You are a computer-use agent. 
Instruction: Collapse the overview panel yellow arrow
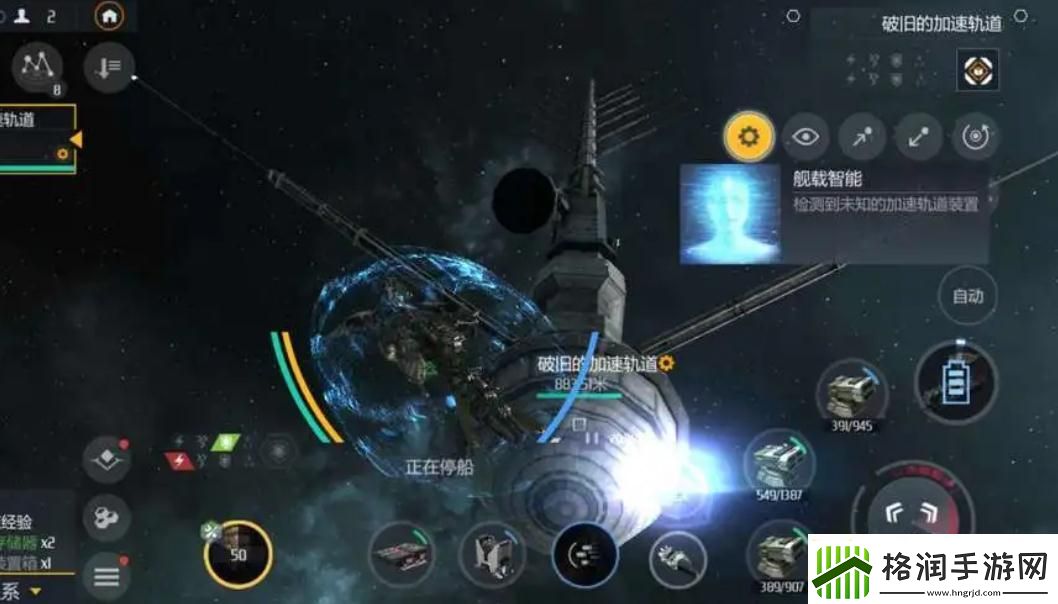tap(75, 141)
